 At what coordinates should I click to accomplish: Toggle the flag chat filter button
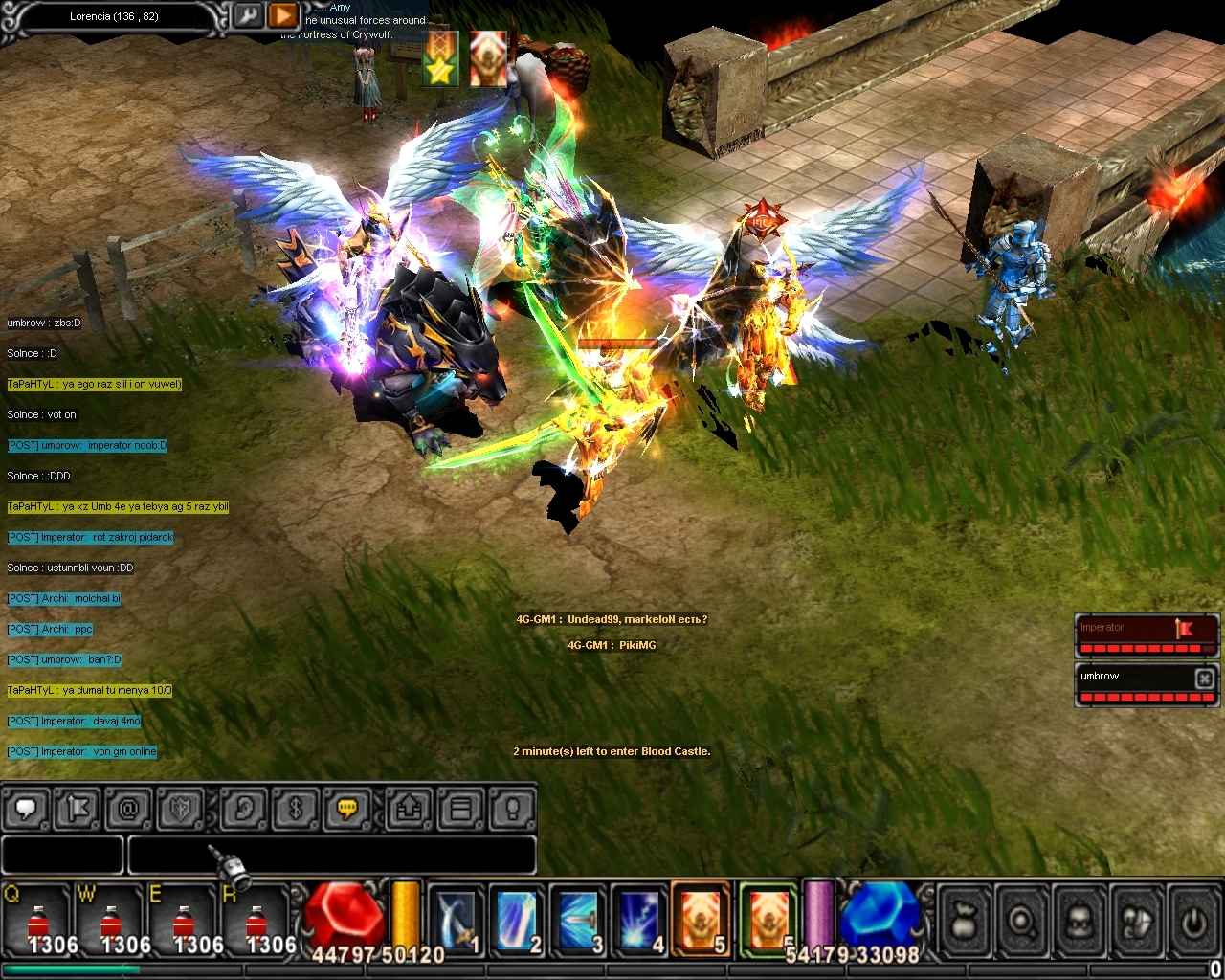click(78, 810)
